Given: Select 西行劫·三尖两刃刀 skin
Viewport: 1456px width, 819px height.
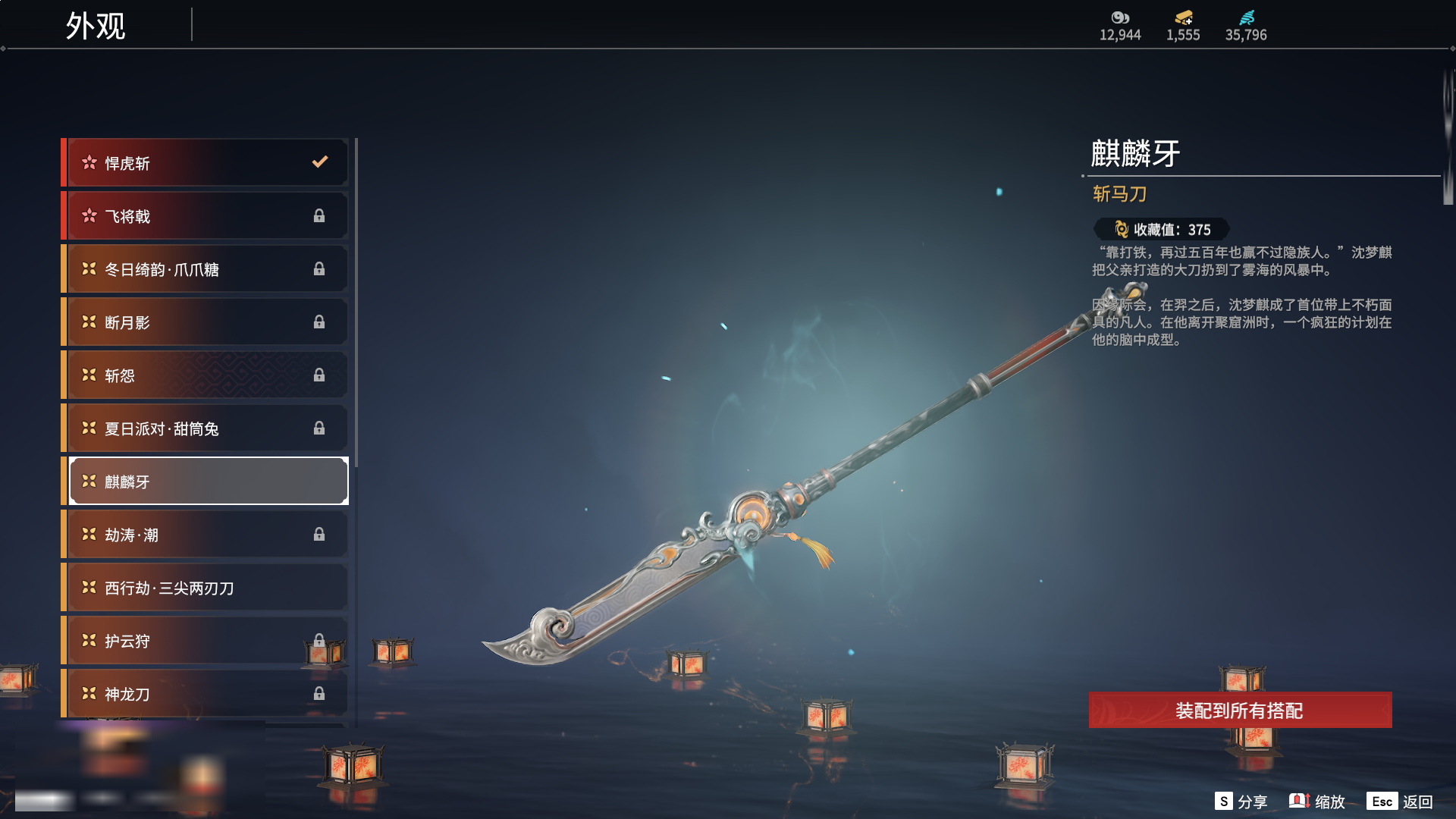Looking at the screenshot, I should 206,588.
